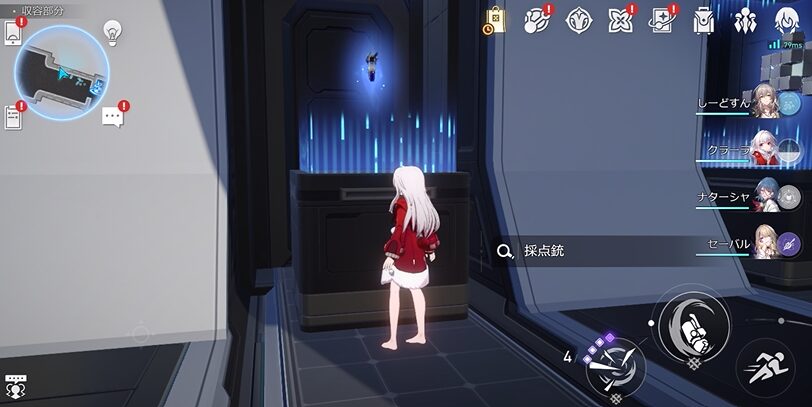Open the mission clipboard icon

[x=13, y=116]
